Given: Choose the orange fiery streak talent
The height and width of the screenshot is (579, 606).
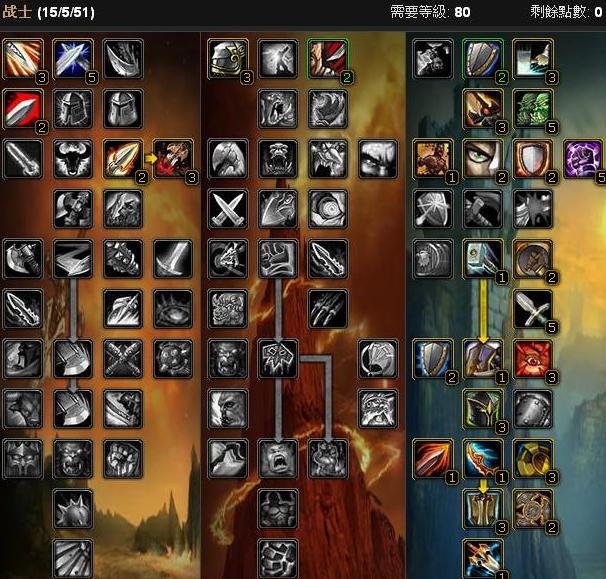Looking at the screenshot, I should (x=432, y=457).
